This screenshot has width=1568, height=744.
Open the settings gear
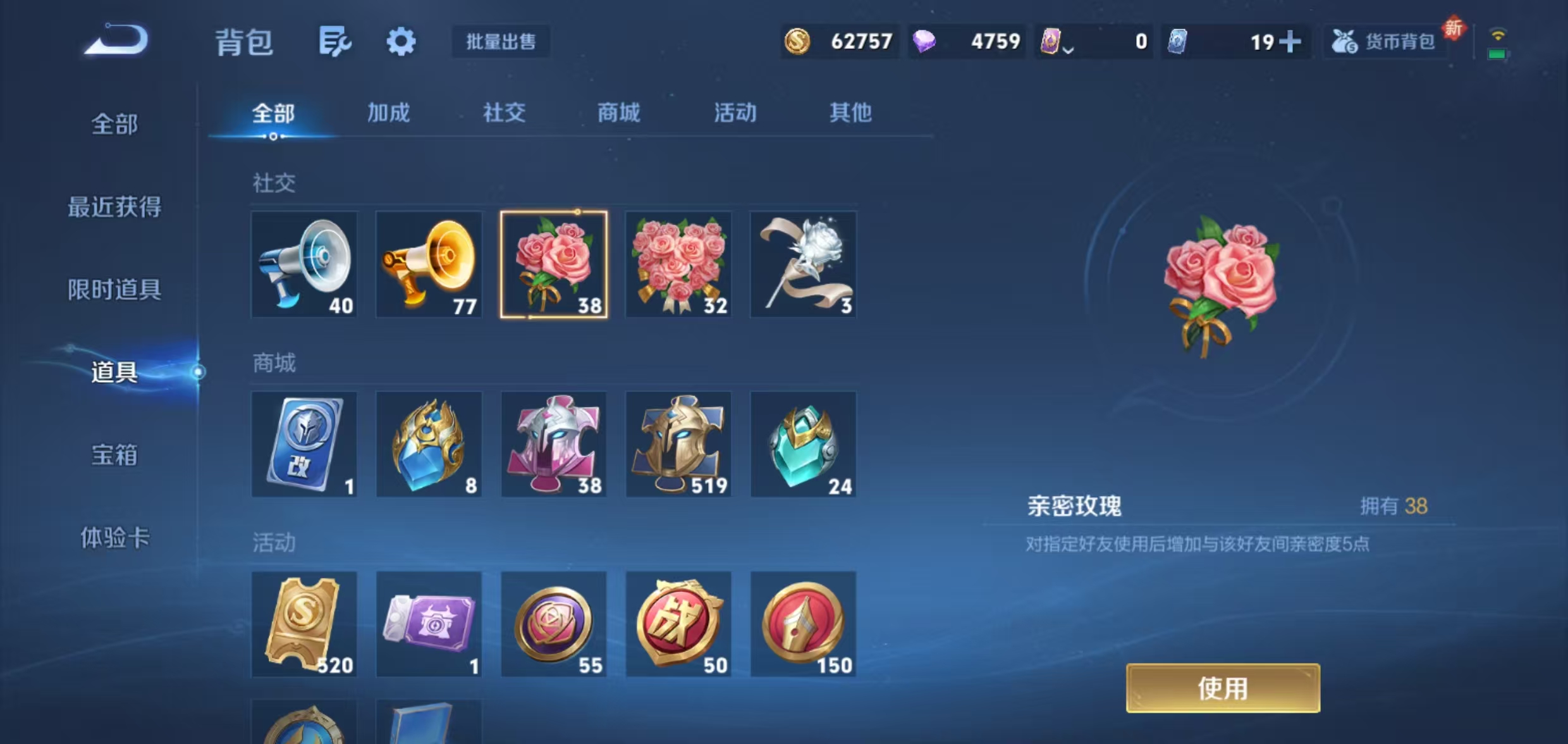402,42
